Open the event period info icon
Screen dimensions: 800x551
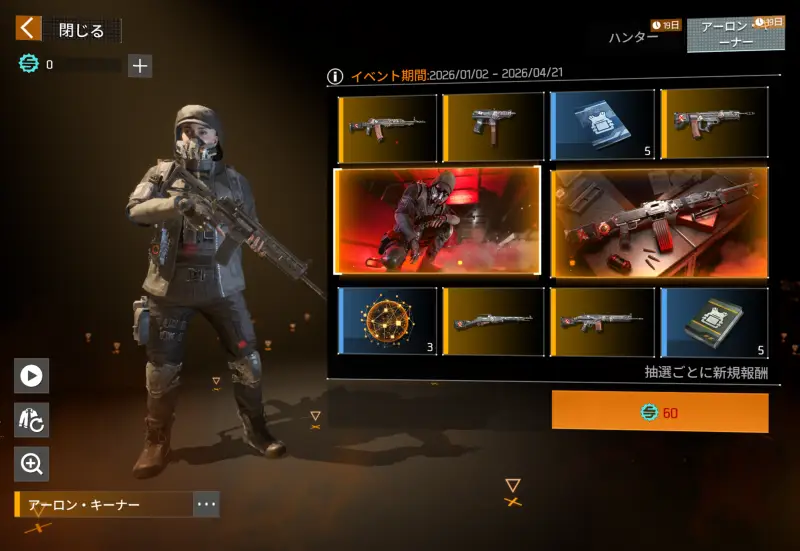[x=335, y=76]
